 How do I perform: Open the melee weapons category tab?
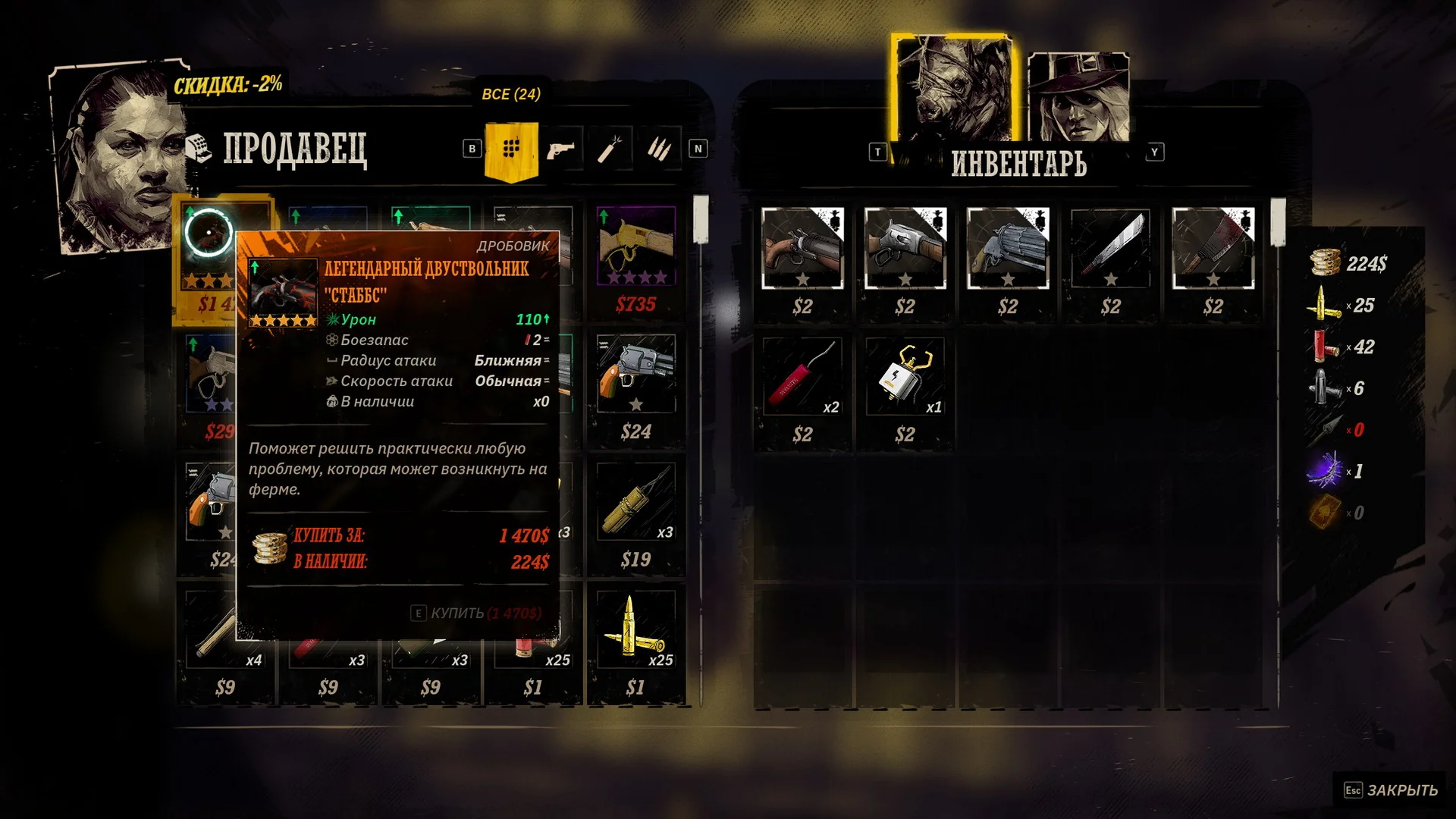pyautogui.click(x=610, y=149)
